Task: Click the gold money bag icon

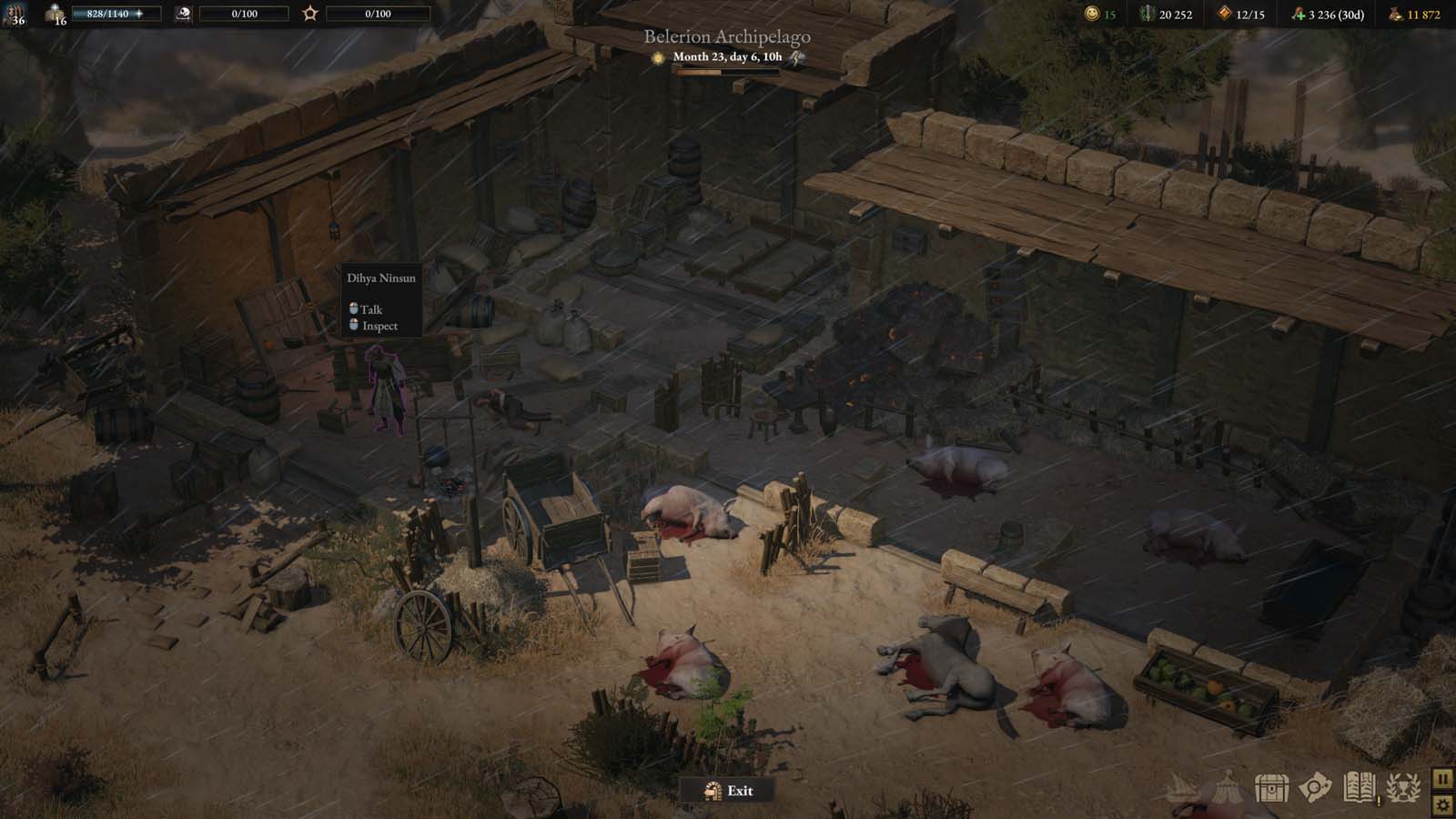Action: pyautogui.click(x=1396, y=14)
